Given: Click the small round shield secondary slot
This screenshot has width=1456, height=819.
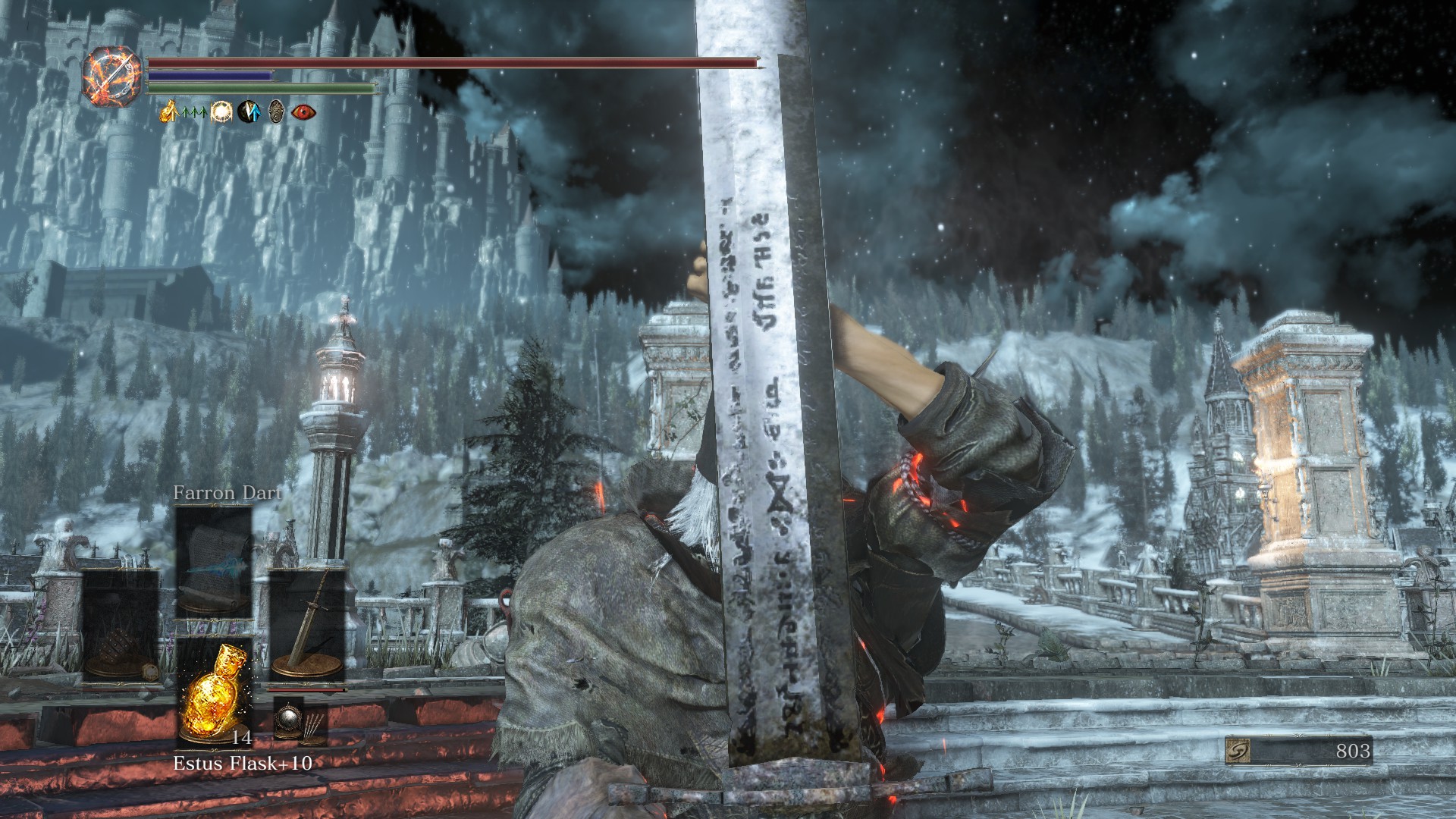Looking at the screenshot, I should (x=287, y=718).
